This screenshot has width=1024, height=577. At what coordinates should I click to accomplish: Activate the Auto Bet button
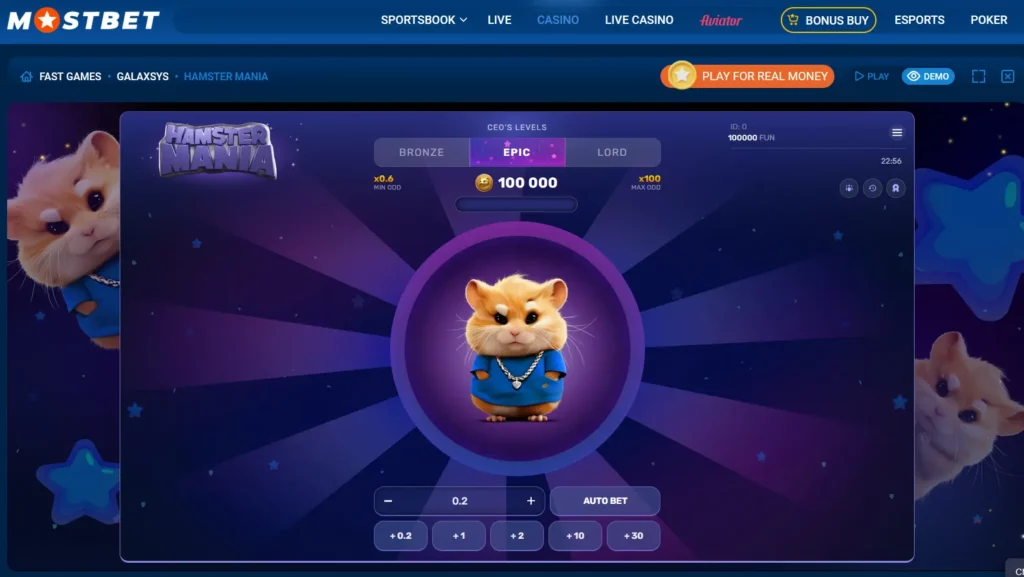605,501
